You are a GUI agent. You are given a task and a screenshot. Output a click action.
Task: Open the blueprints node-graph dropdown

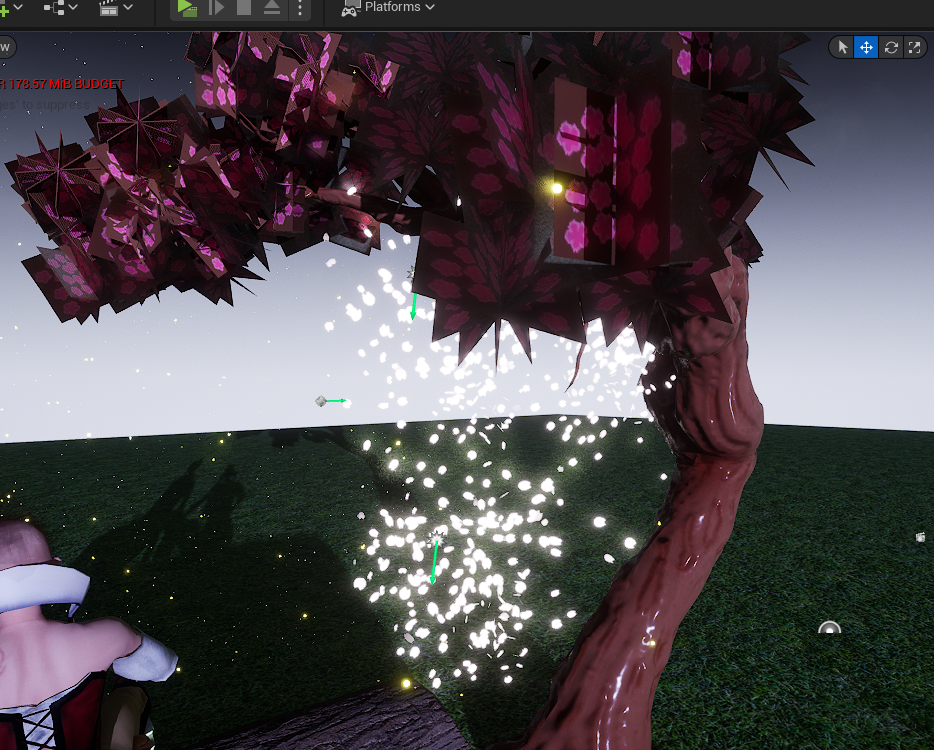pyautogui.click(x=62, y=7)
